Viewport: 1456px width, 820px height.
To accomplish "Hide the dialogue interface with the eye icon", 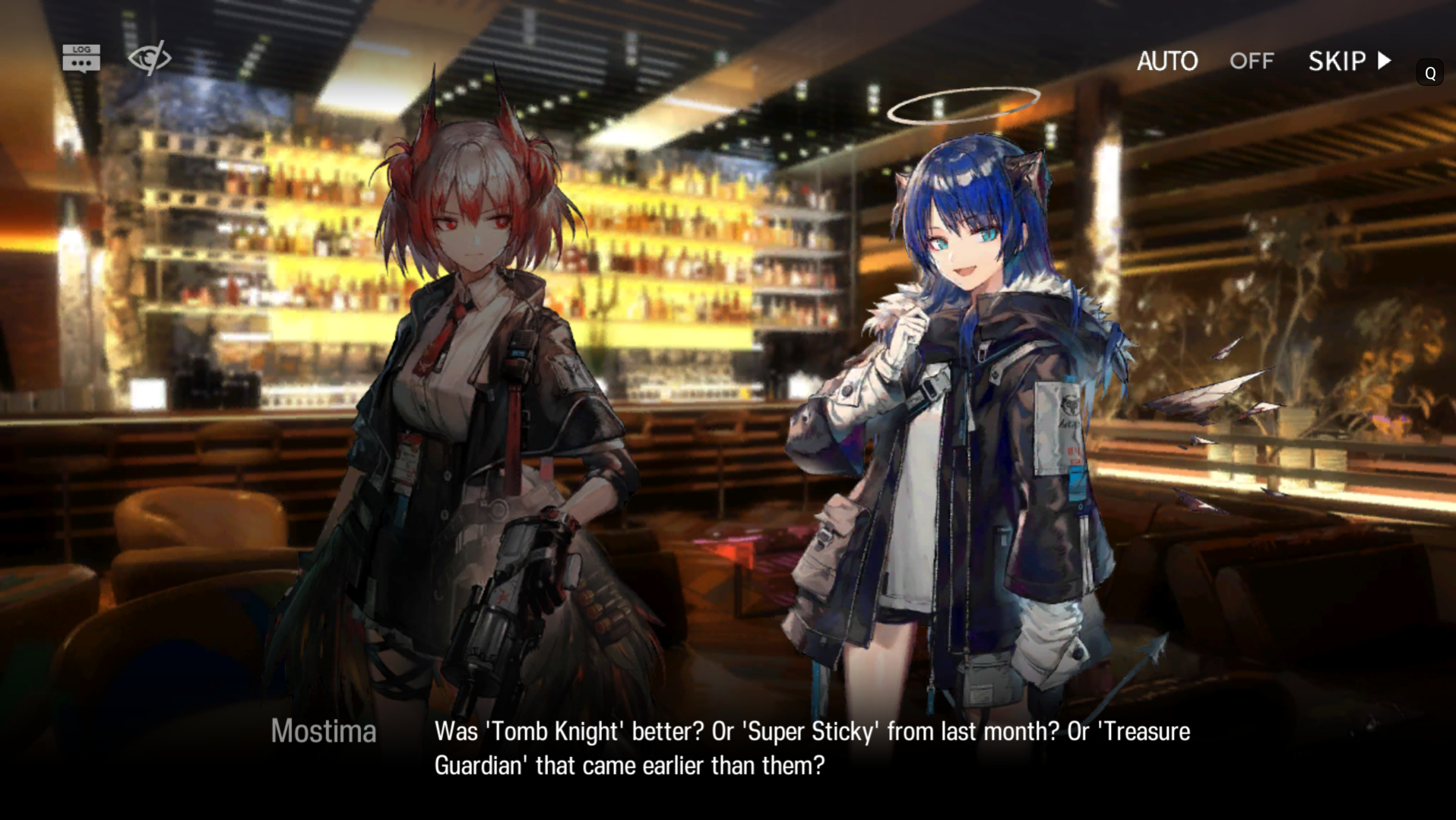I will (149, 59).
